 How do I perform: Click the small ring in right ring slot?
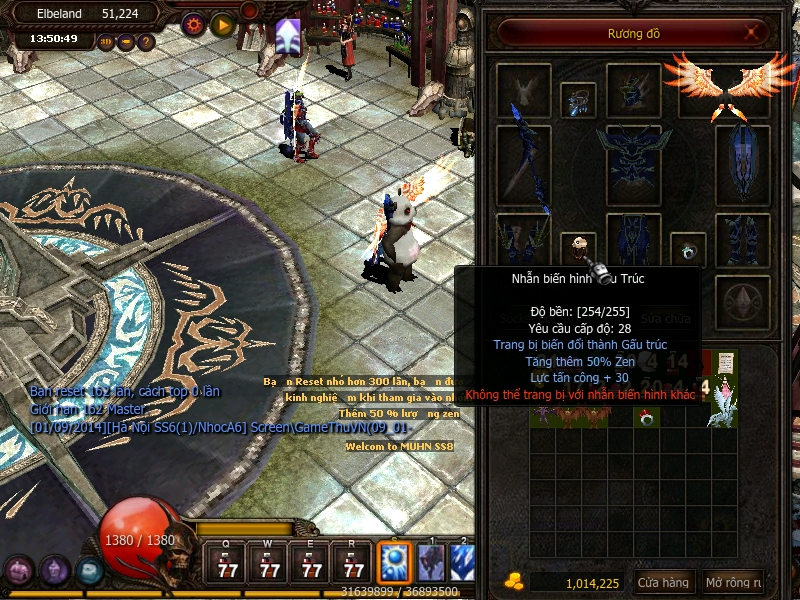[688, 249]
